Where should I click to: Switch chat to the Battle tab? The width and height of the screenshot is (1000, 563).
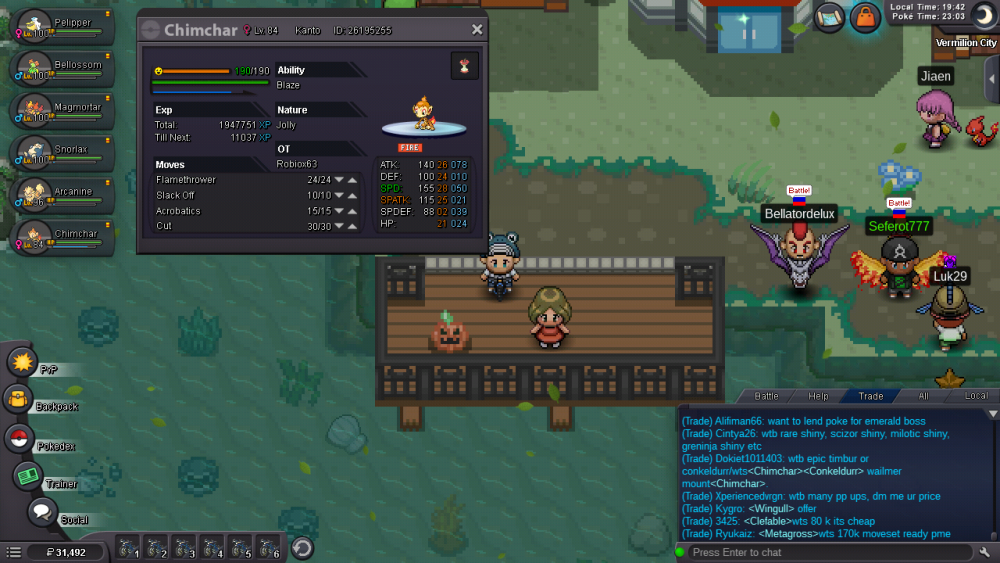pyautogui.click(x=766, y=396)
